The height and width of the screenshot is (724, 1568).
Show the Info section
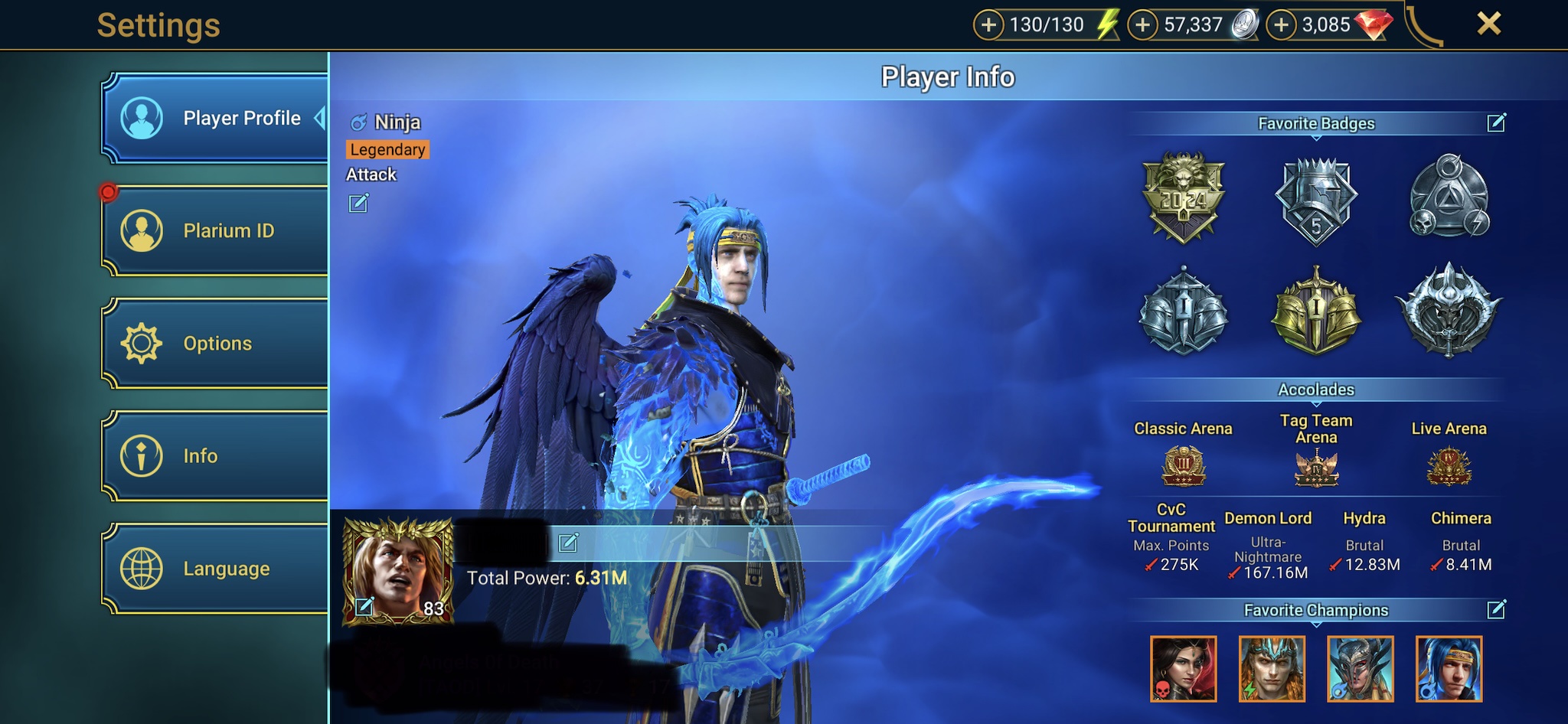point(216,455)
